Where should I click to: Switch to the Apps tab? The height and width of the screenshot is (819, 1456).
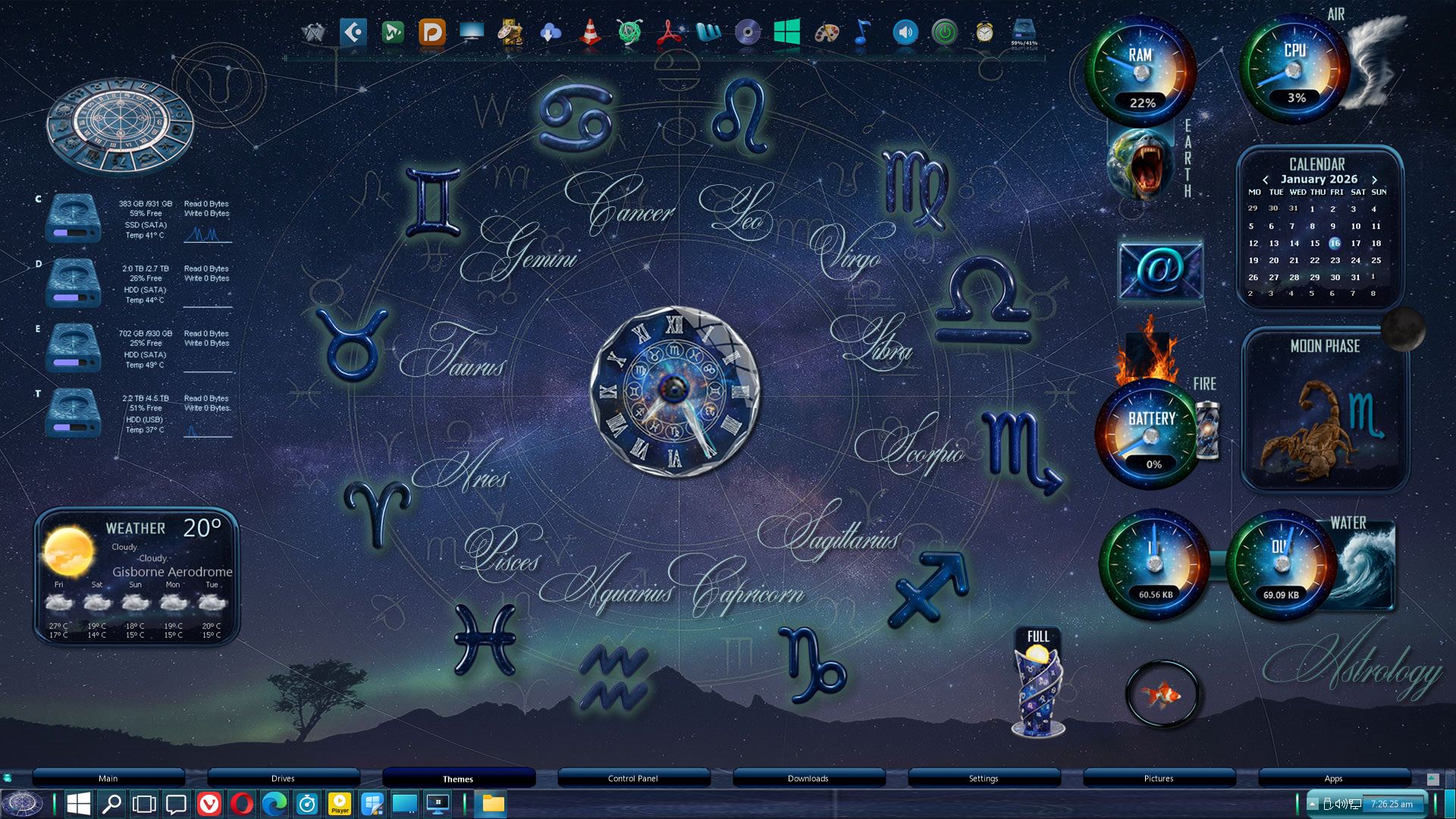tap(1333, 779)
